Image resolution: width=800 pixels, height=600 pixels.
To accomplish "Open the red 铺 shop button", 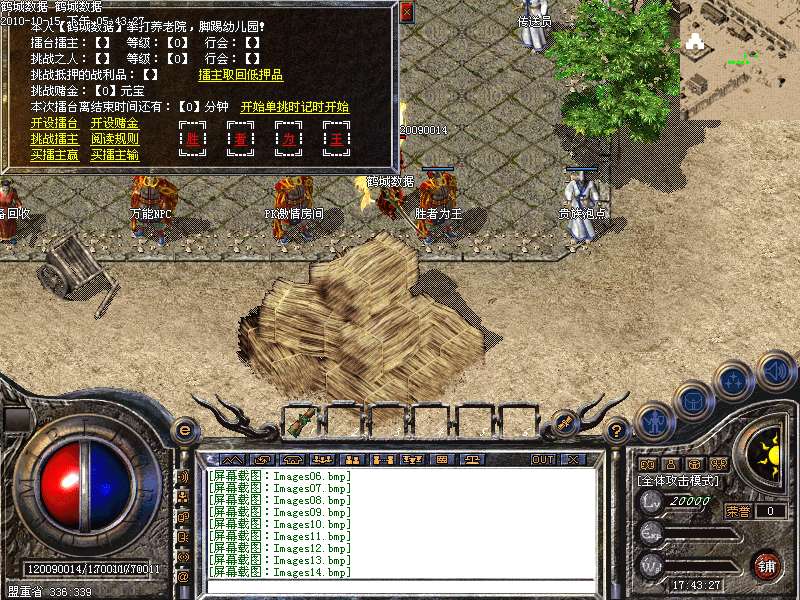I will [x=767, y=565].
